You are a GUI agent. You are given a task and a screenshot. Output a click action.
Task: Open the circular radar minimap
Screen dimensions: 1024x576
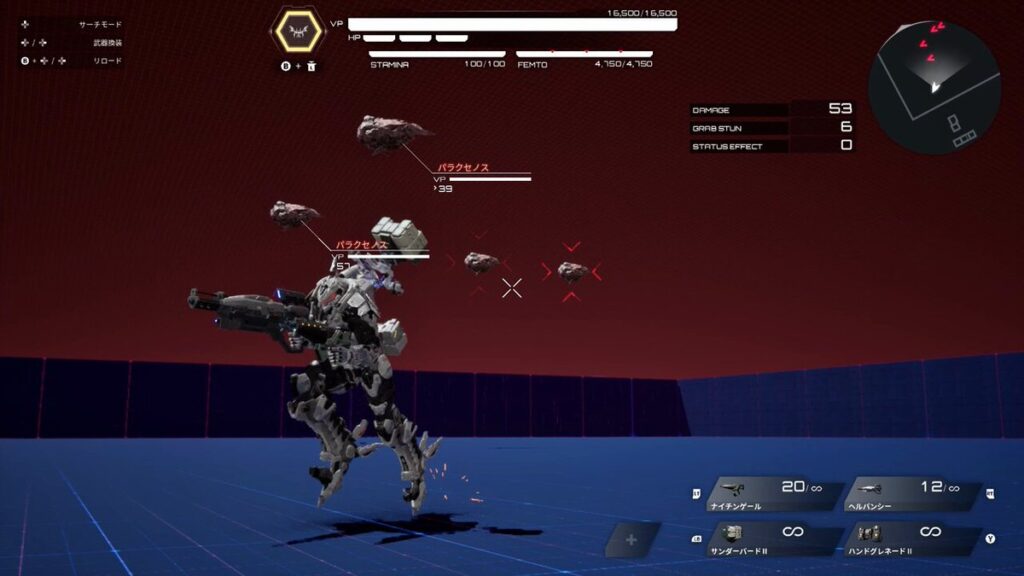(x=934, y=87)
